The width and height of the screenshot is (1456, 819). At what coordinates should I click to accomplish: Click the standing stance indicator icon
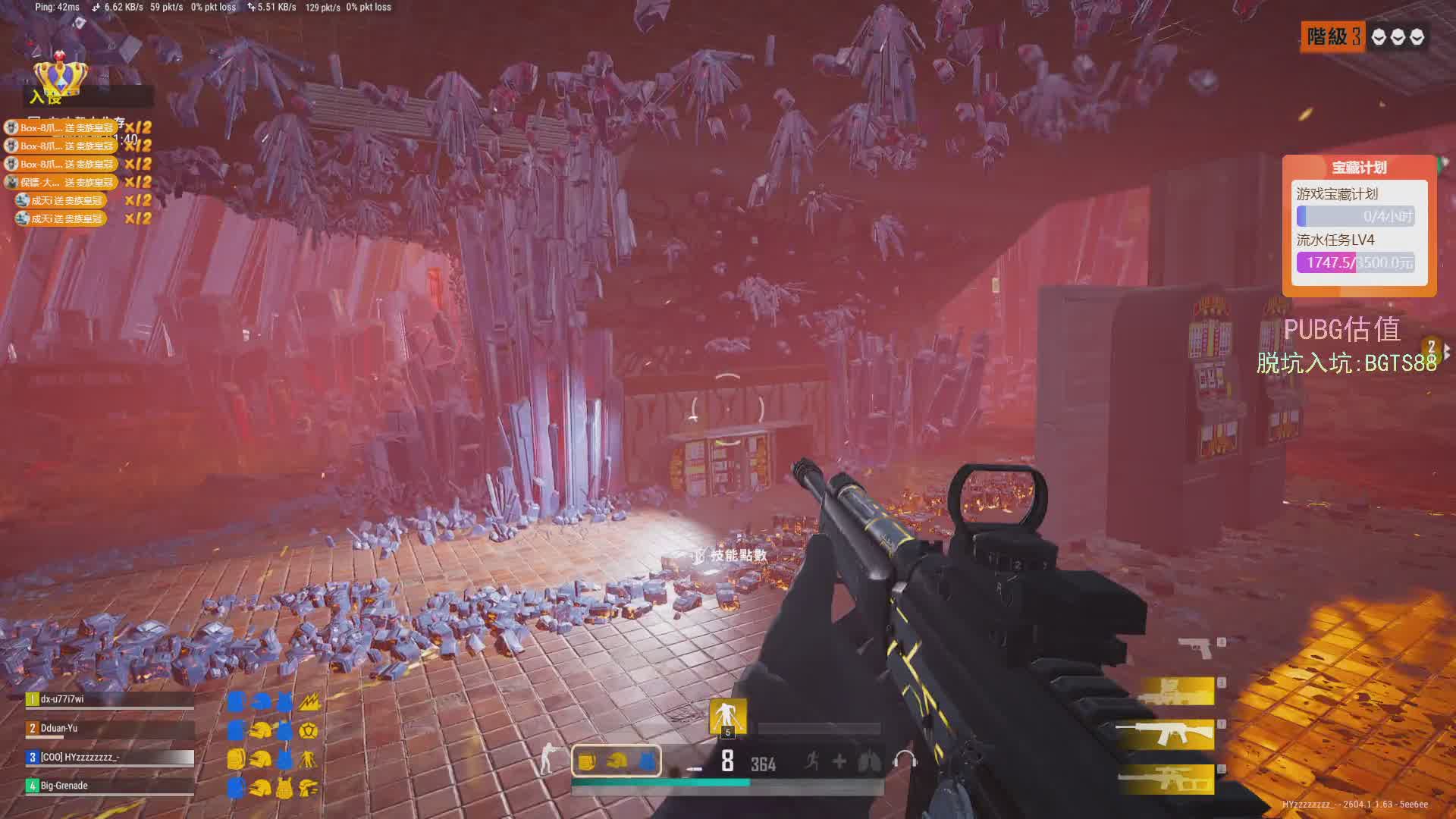click(548, 760)
